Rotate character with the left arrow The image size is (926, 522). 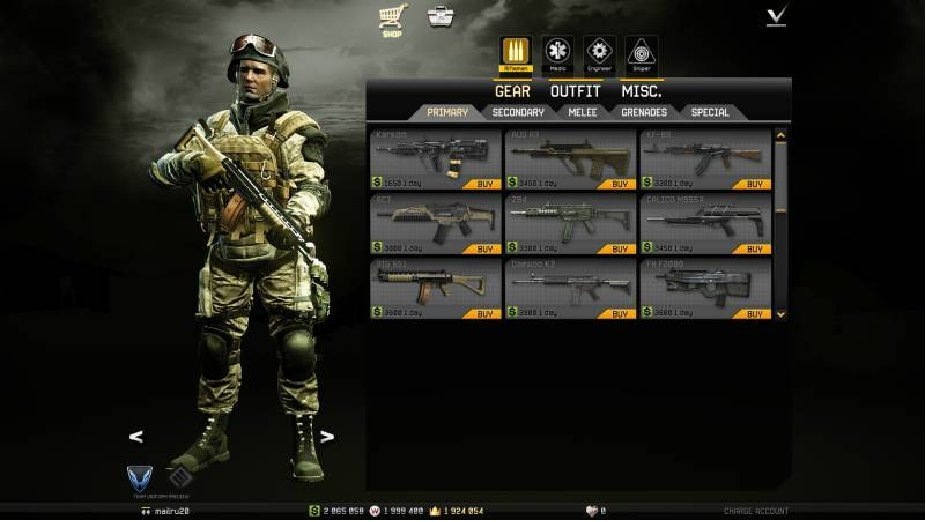(x=137, y=436)
